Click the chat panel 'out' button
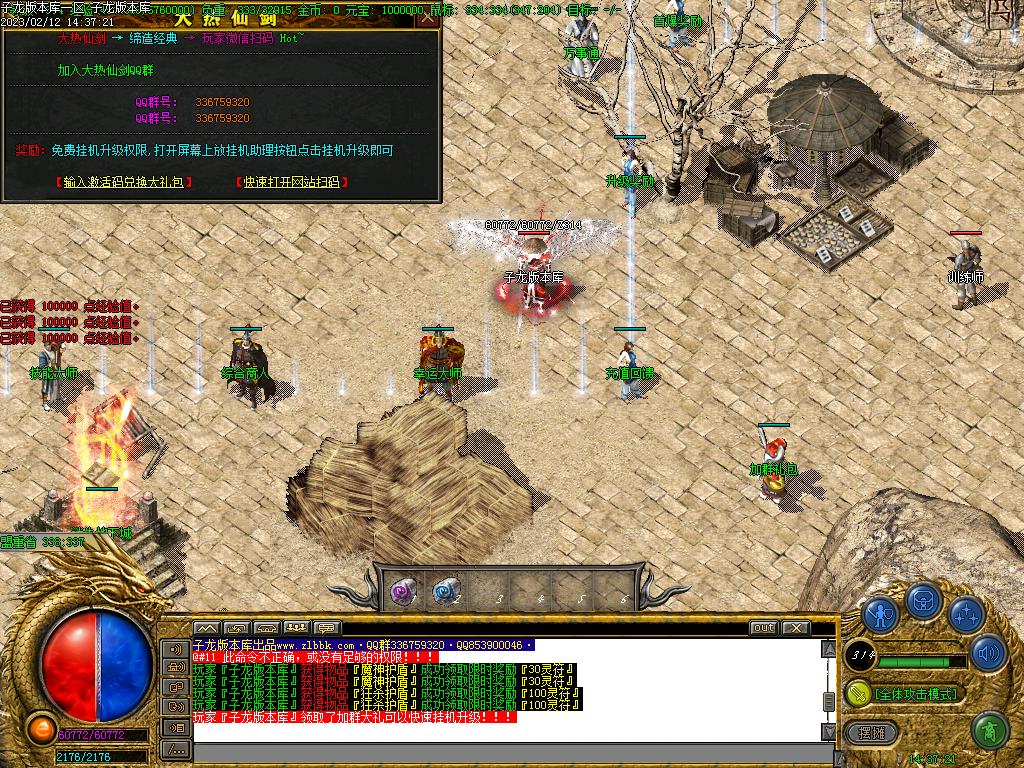Screen dimensions: 1024x768 763,628
